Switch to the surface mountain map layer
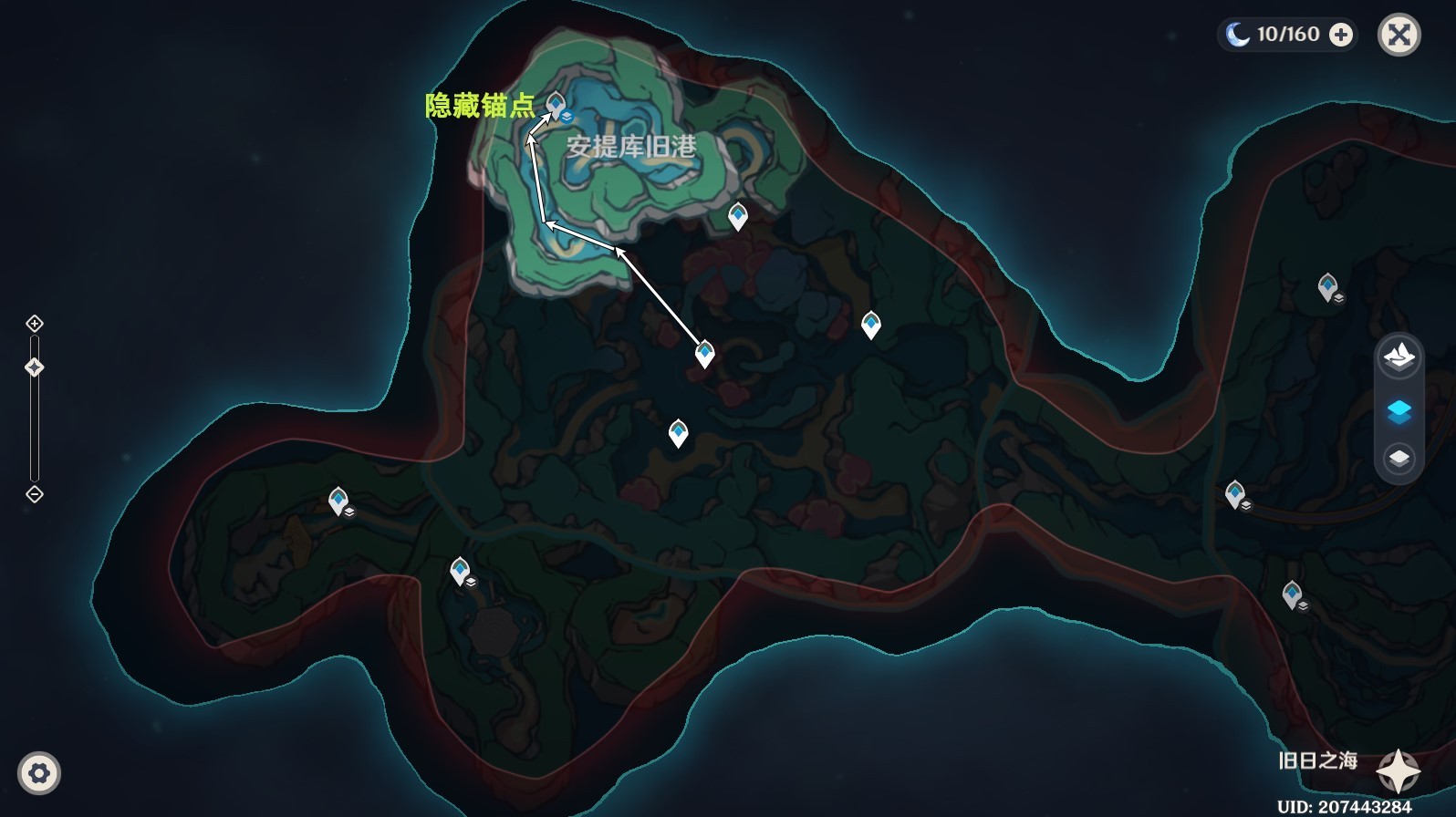The image size is (1456, 817). pyautogui.click(x=1399, y=356)
